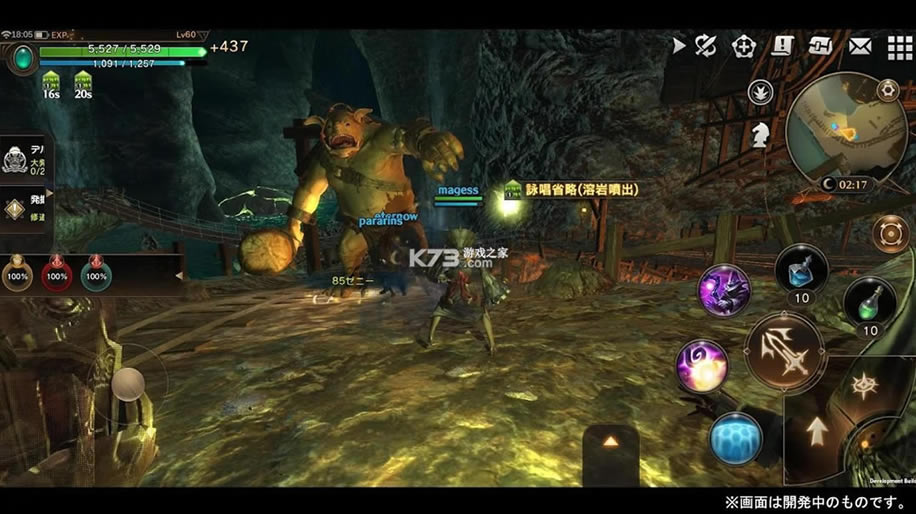Open the grid main menu
The height and width of the screenshot is (514, 916).
tap(899, 46)
